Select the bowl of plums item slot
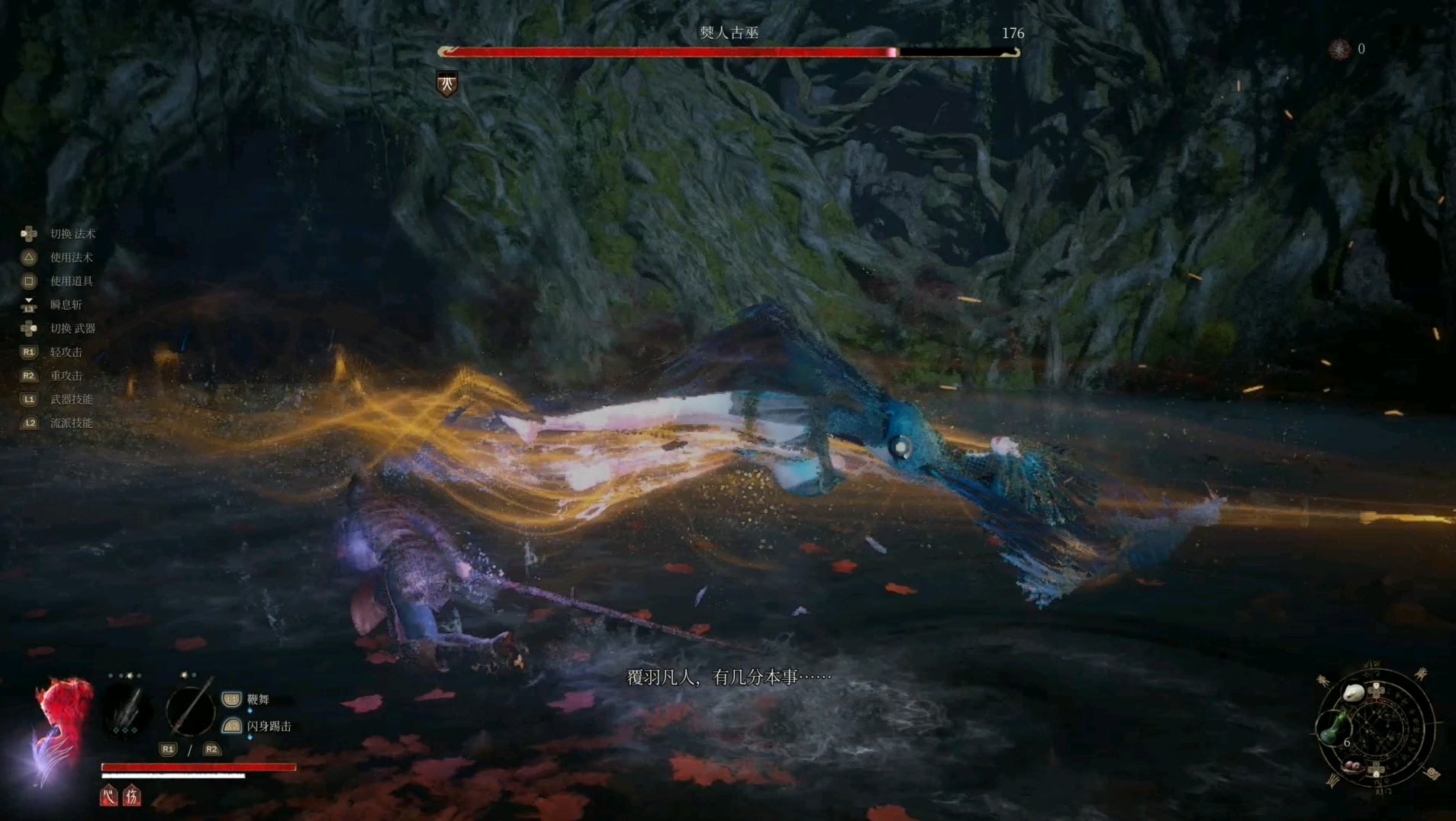Screen dimensions: 1456x821 (1354, 765)
